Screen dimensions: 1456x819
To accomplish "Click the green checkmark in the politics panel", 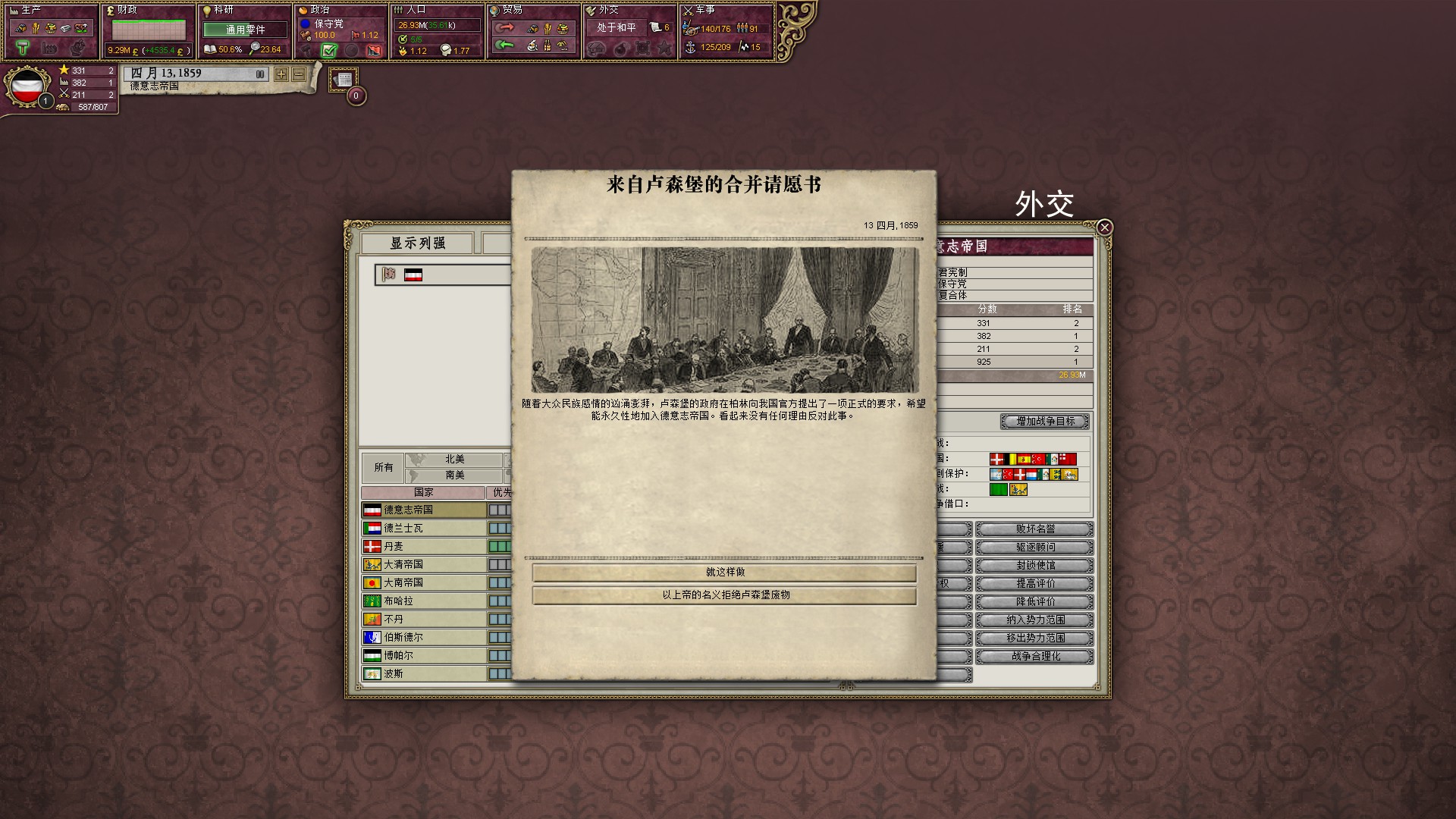I will tap(329, 51).
